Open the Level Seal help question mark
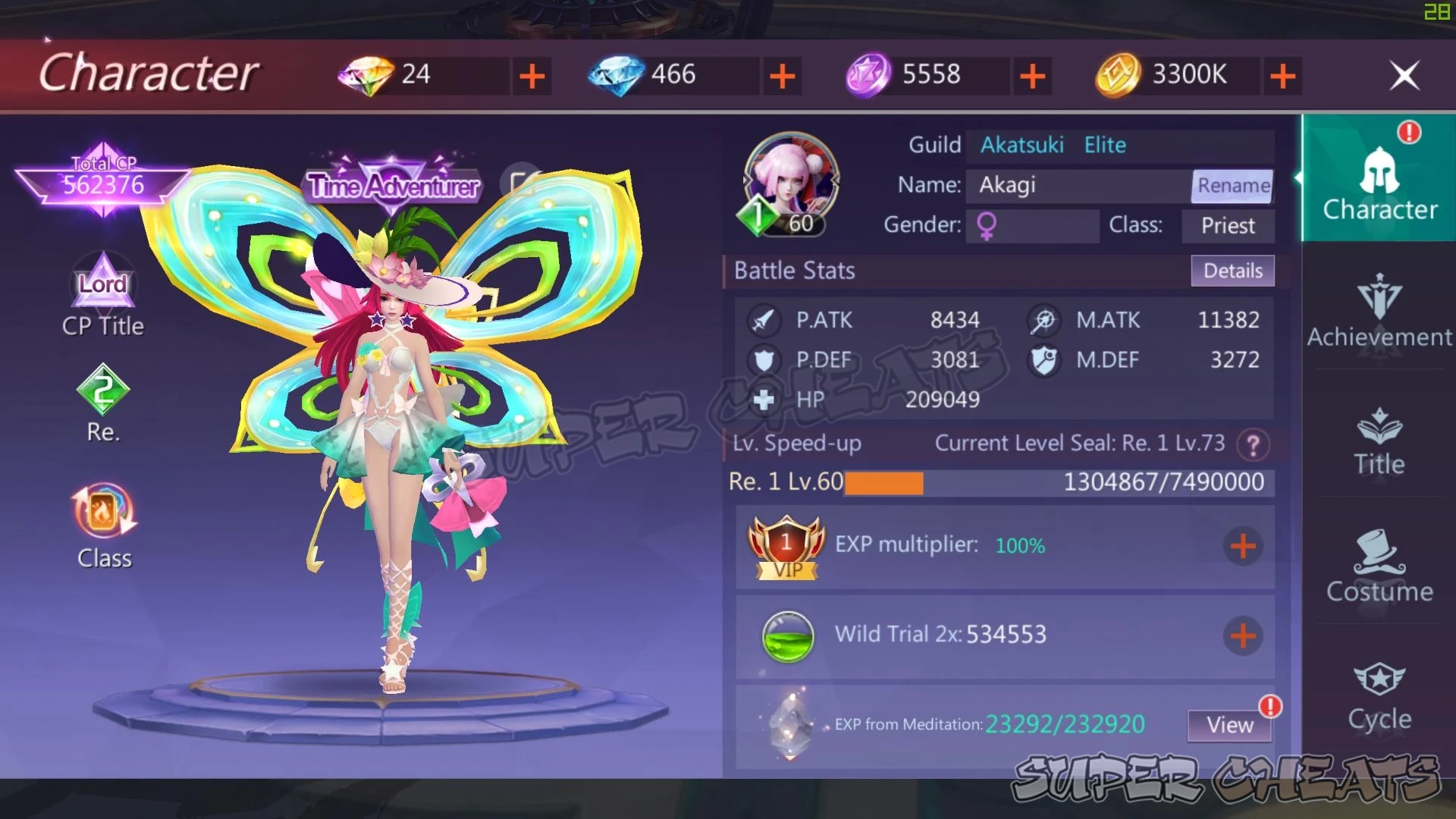Viewport: 1456px width, 819px height. (x=1255, y=444)
